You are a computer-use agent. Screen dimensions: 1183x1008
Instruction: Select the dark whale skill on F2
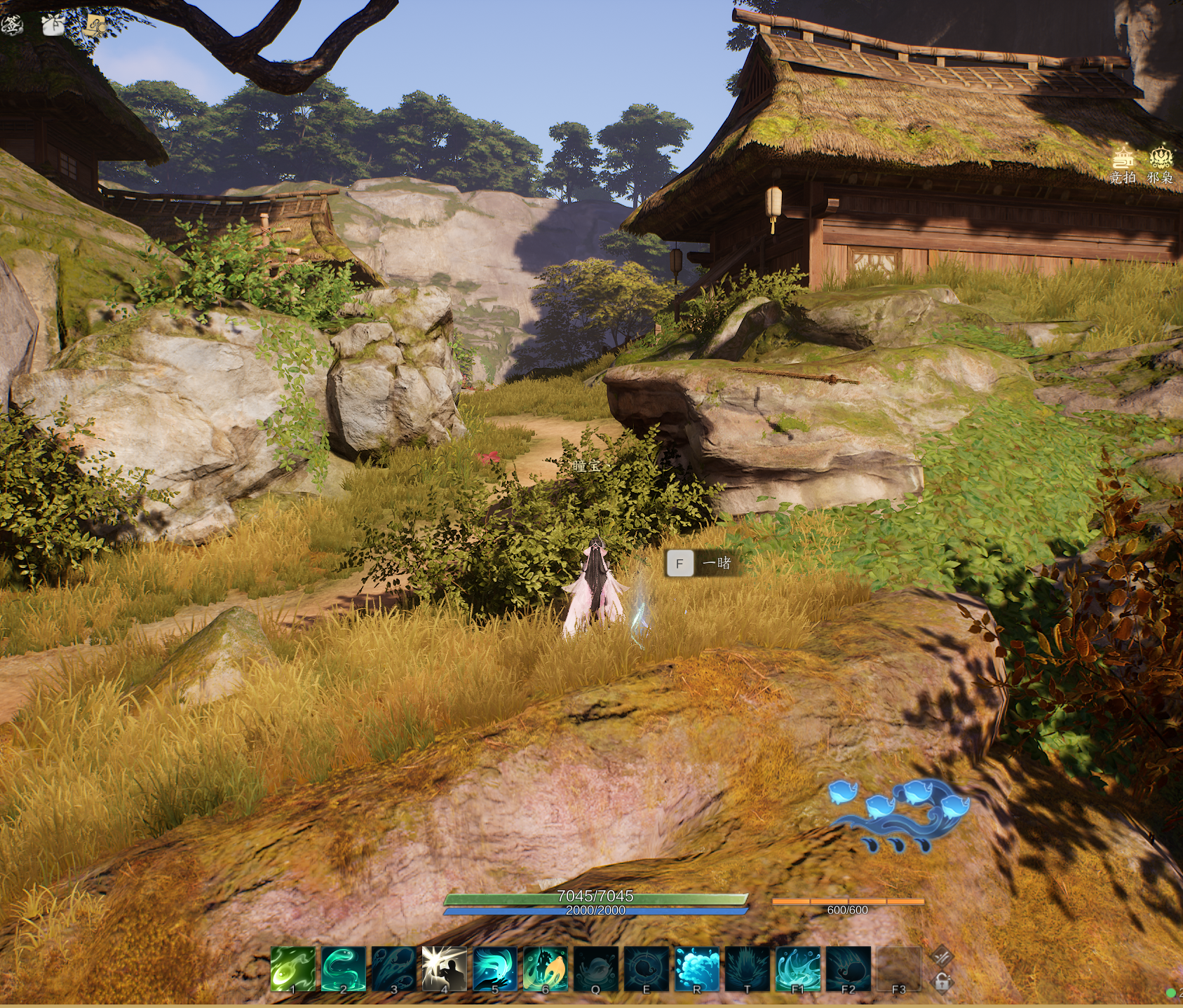[x=849, y=969]
